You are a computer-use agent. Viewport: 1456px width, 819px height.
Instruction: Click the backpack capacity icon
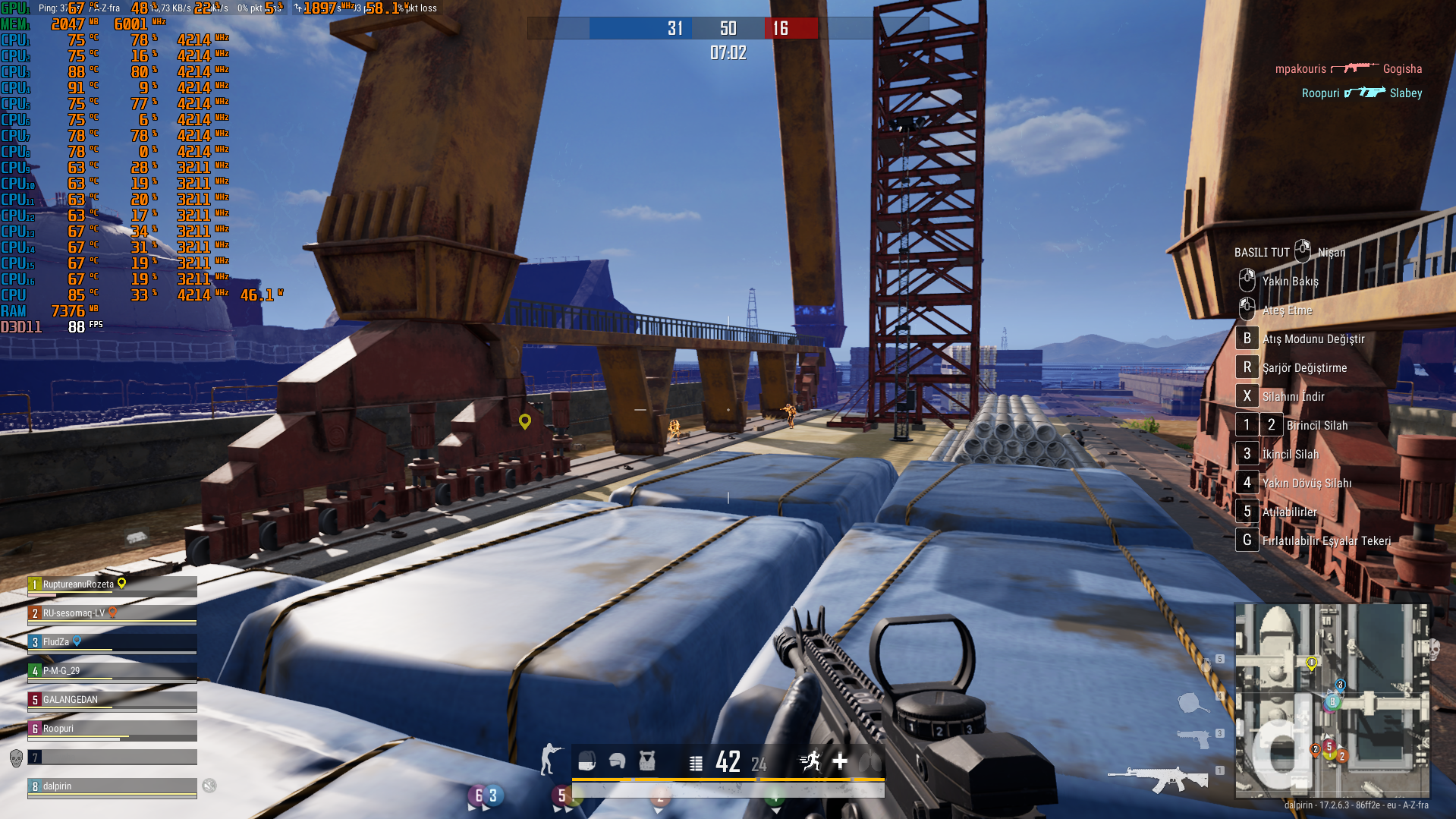click(586, 761)
